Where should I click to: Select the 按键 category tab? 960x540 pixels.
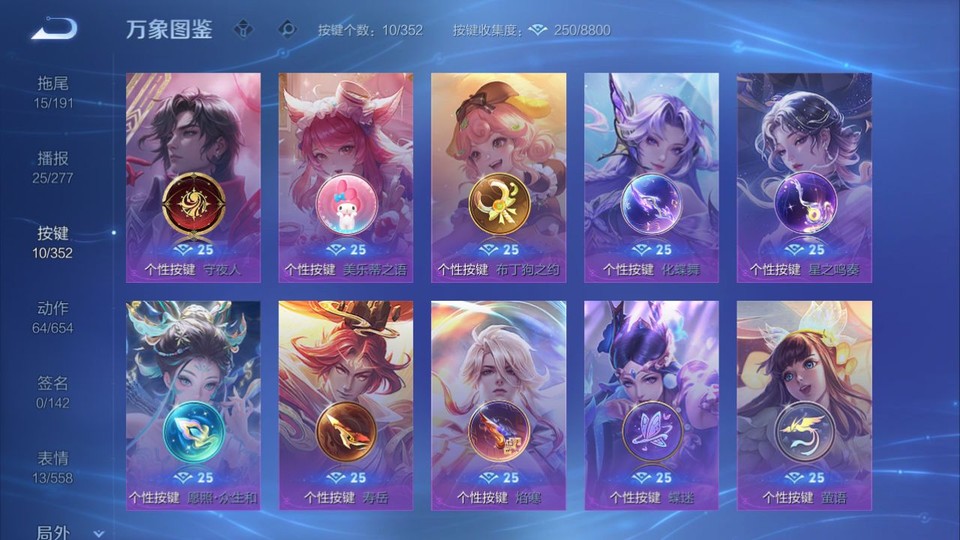tap(53, 242)
